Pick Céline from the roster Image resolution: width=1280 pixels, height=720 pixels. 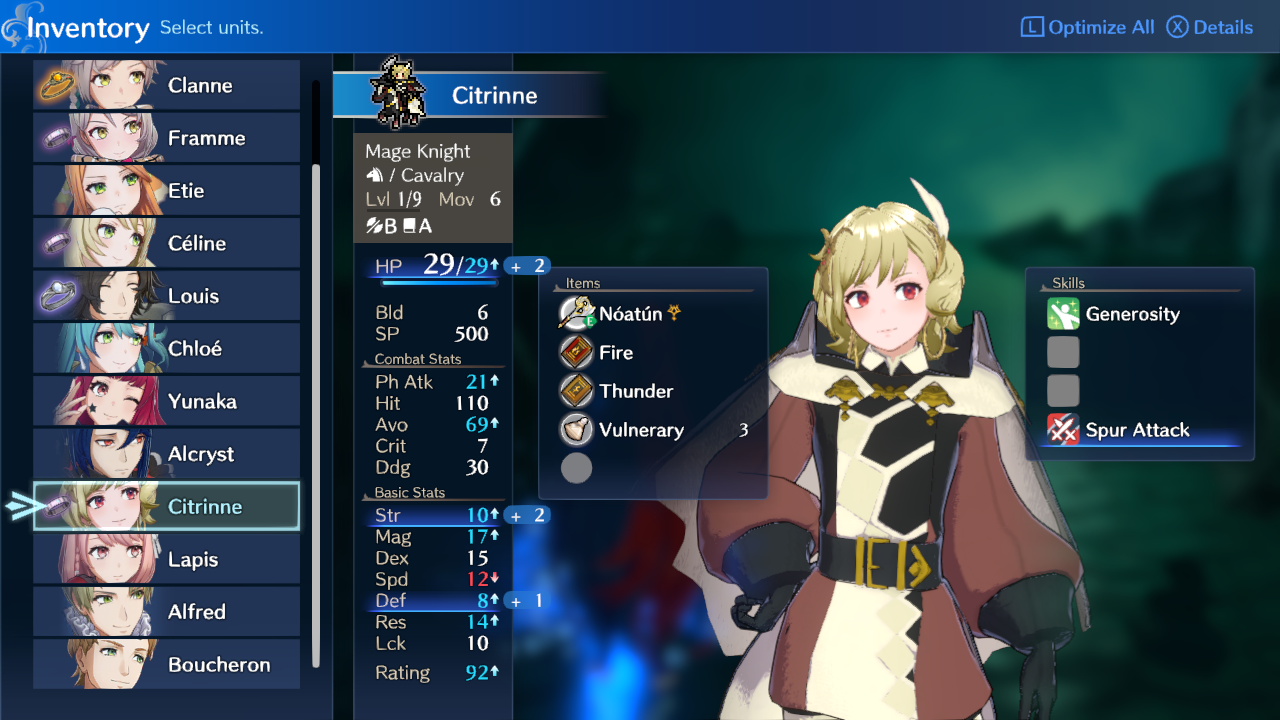pyautogui.click(x=167, y=243)
